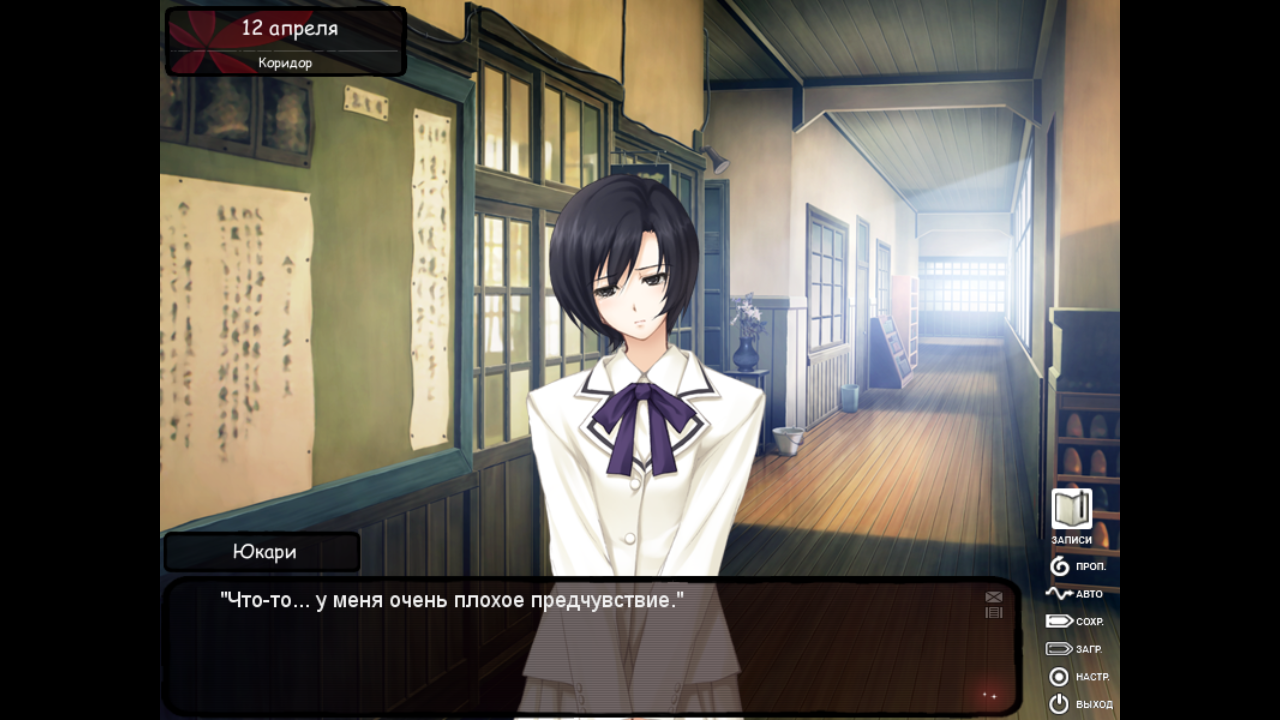Open Настр. settings
This screenshot has height=720, width=1280.
point(1076,677)
